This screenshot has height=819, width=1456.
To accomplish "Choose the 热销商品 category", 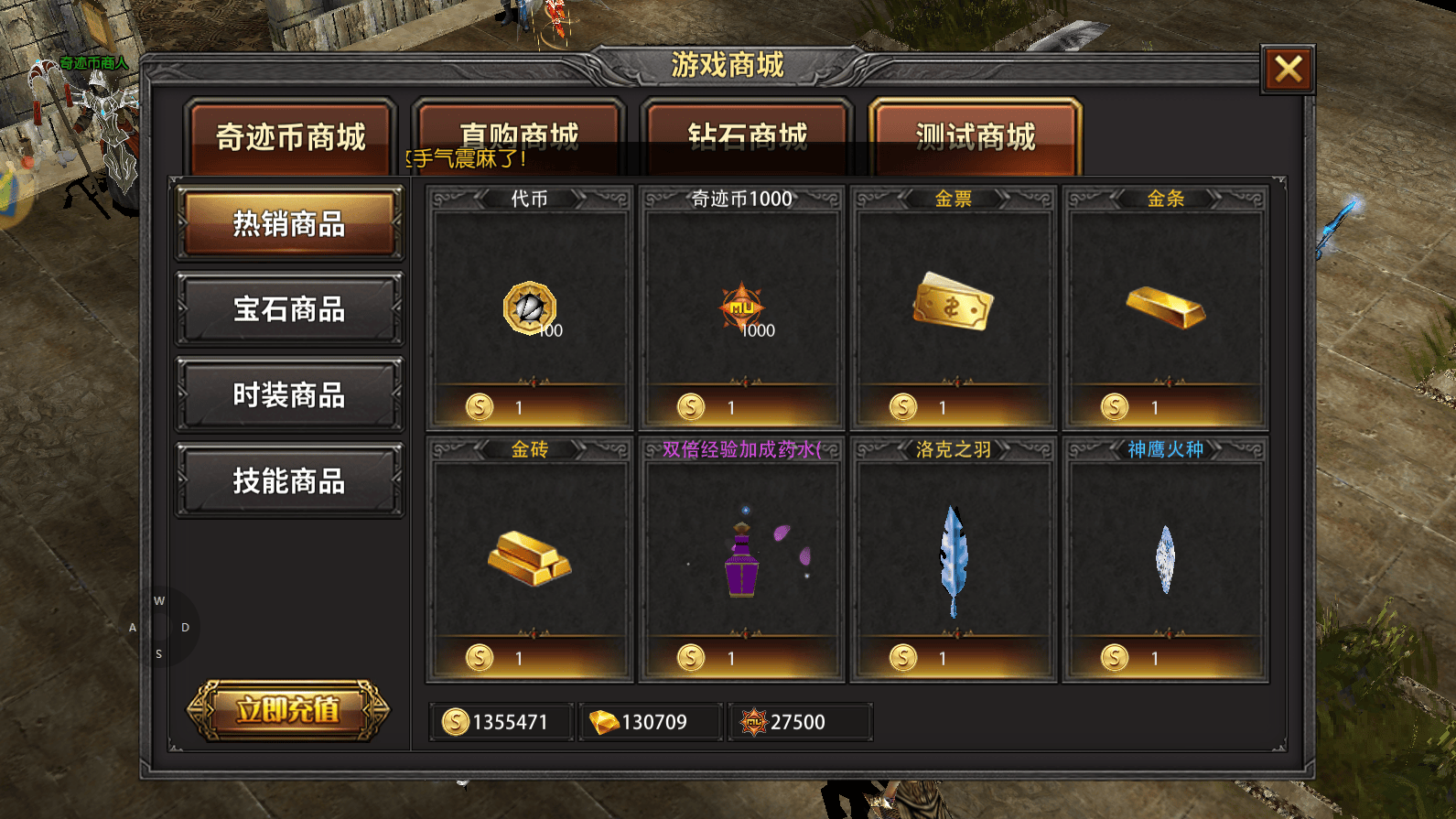I will tap(289, 223).
